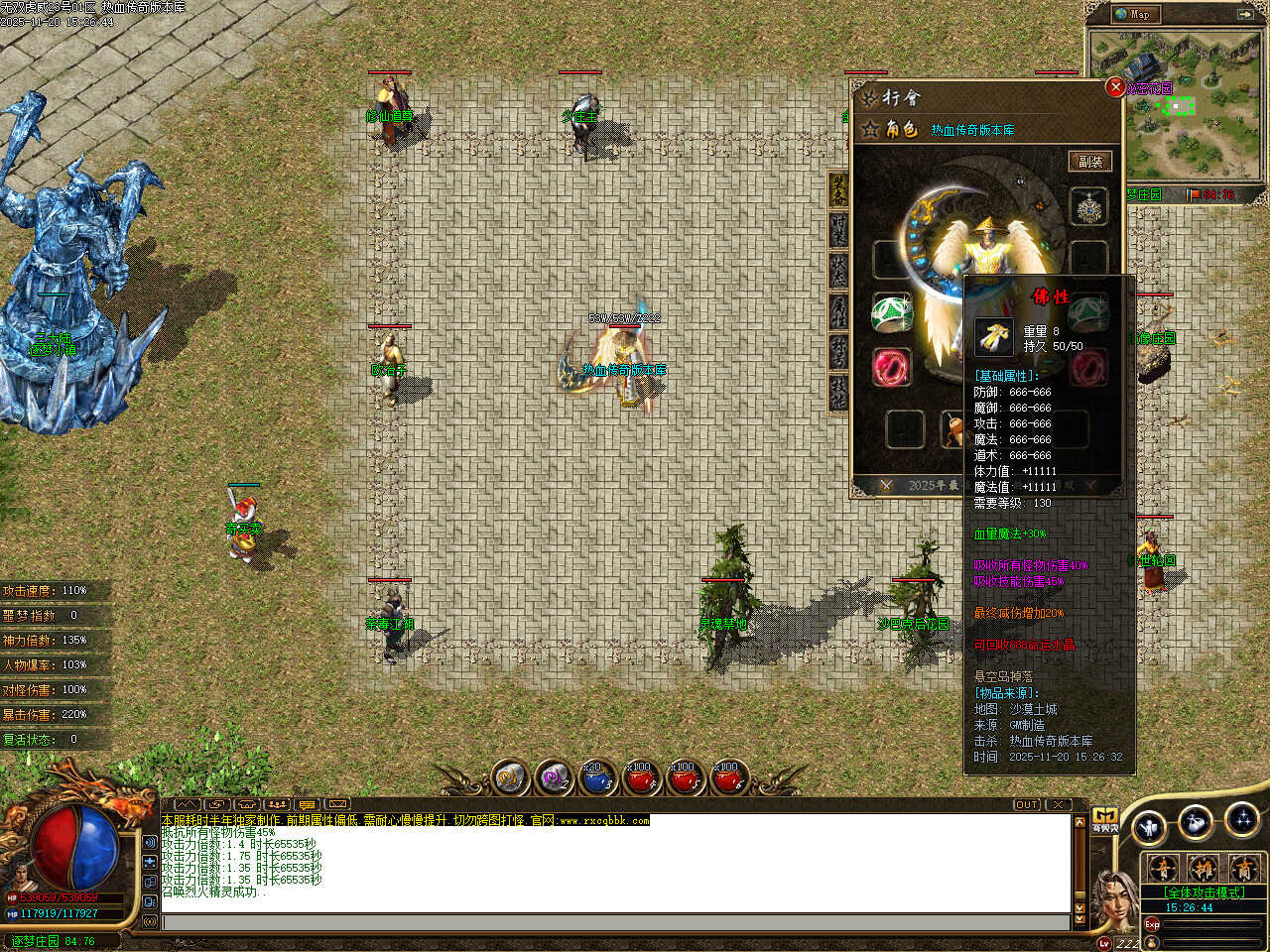Close the character panel with the red X
This screenshot has height=952, width=1270.
(1115, 87)
